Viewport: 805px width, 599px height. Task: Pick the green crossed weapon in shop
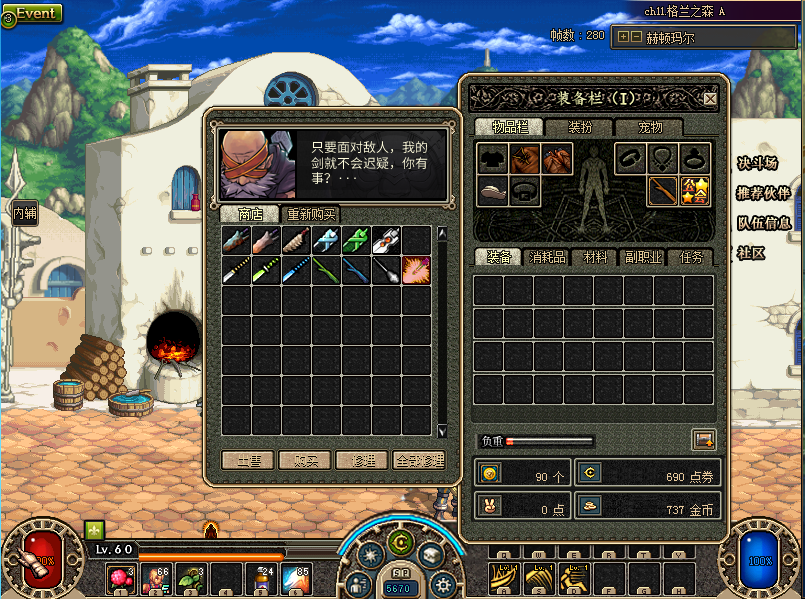click(356, 240)
